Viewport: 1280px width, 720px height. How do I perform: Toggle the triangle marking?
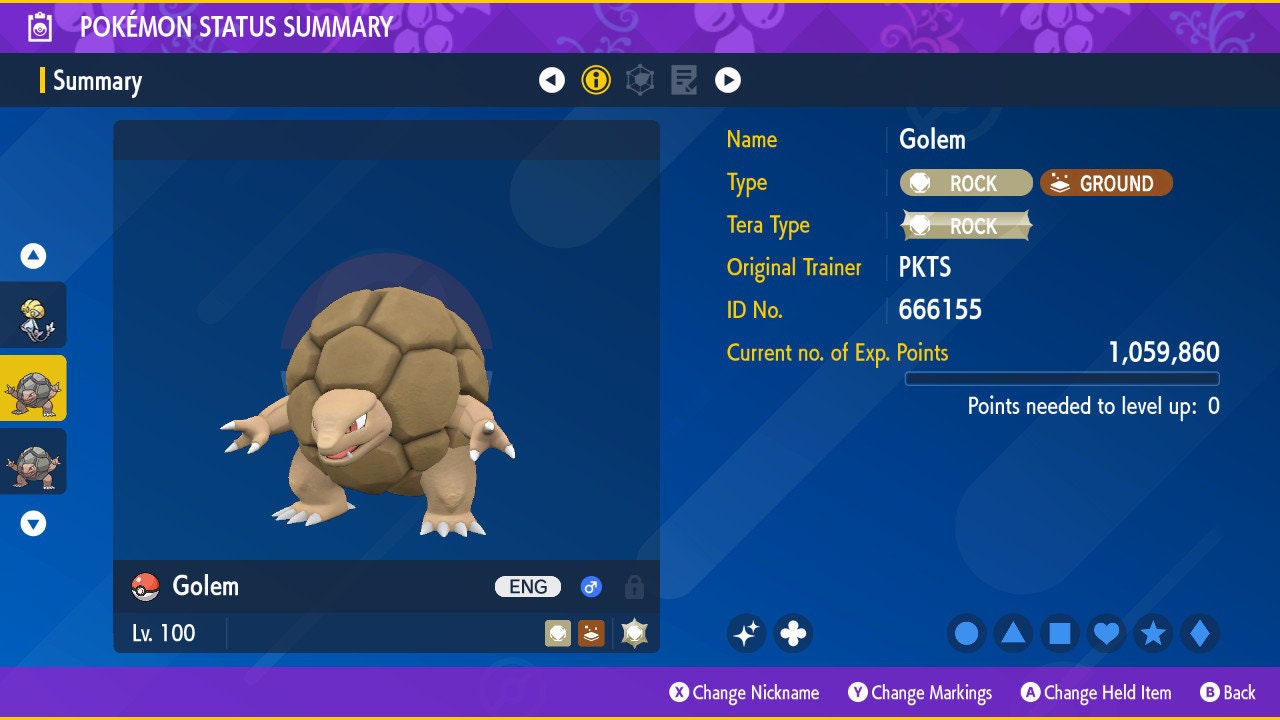1013,633
